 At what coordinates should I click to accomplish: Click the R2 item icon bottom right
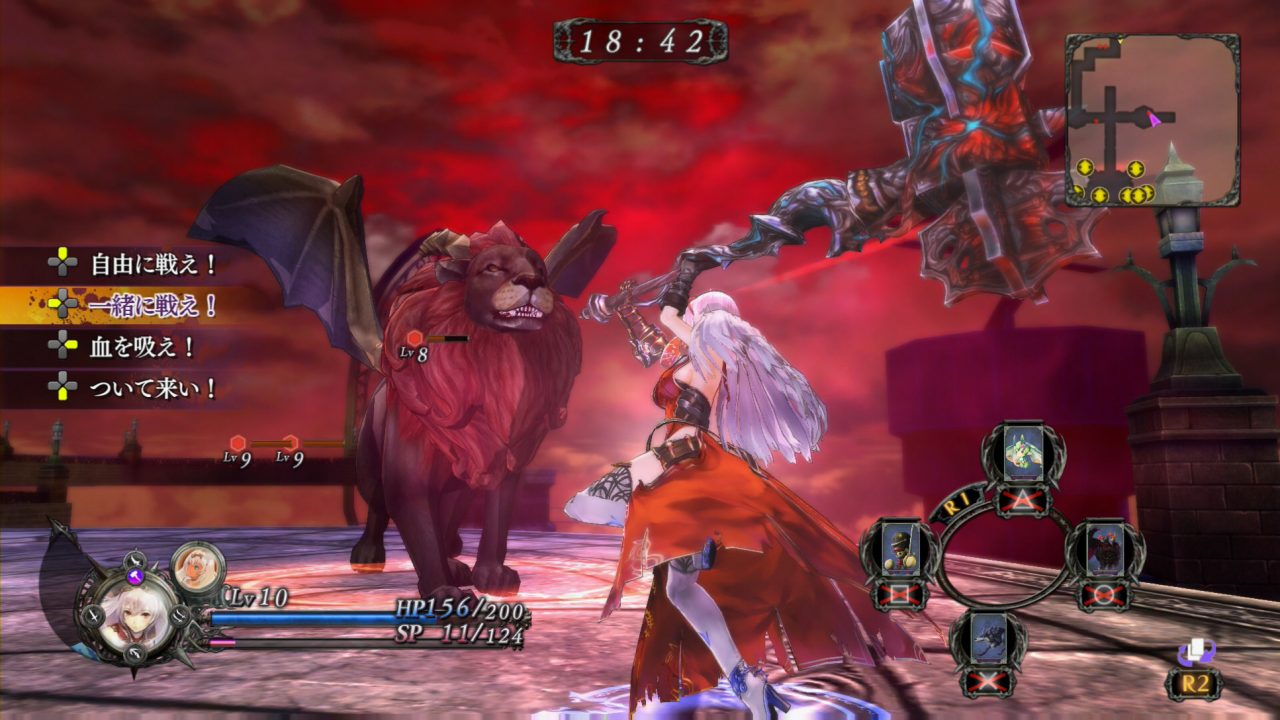[x=1197, y=655]
